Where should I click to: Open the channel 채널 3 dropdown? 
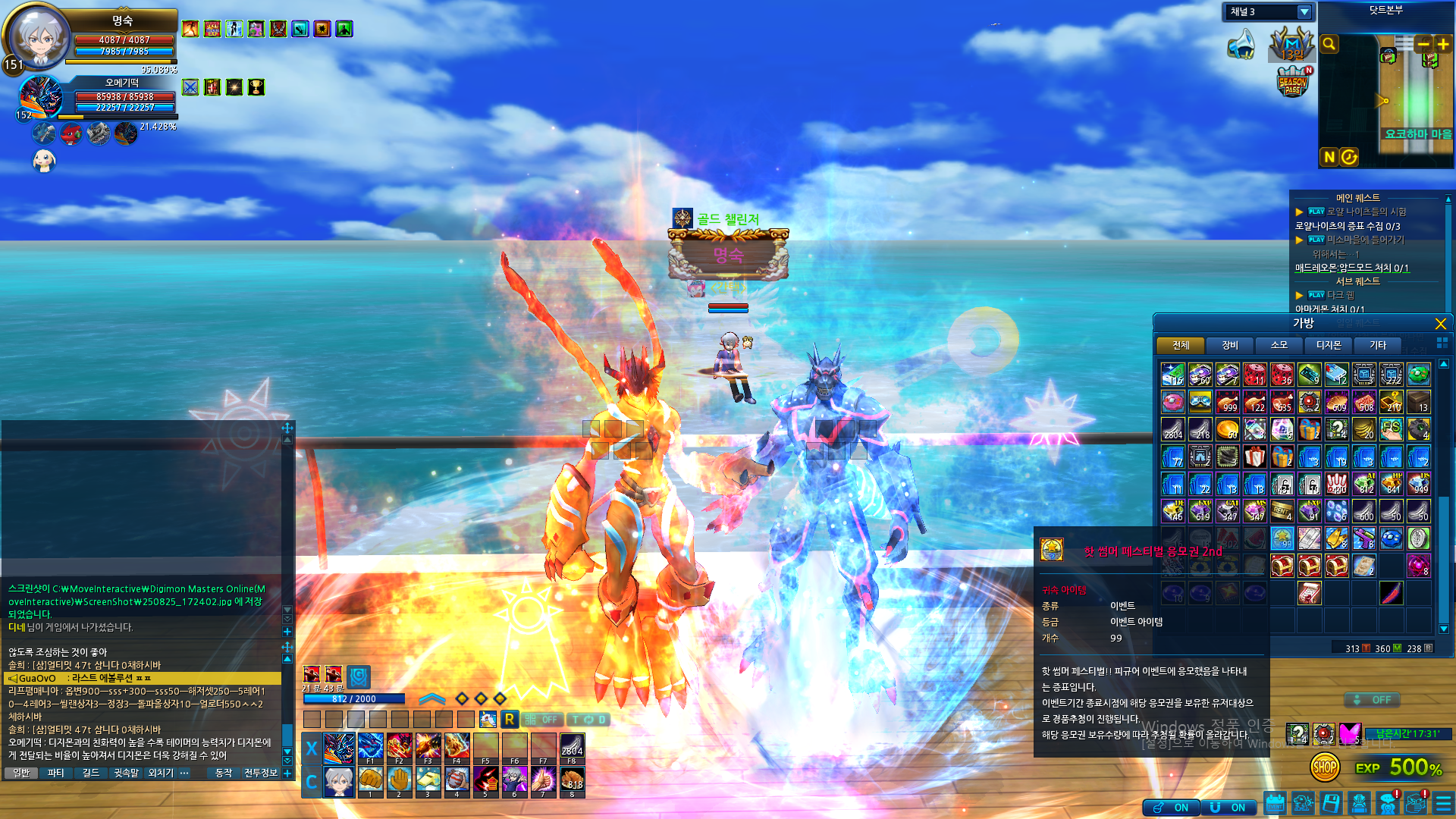click(1304, 12)
